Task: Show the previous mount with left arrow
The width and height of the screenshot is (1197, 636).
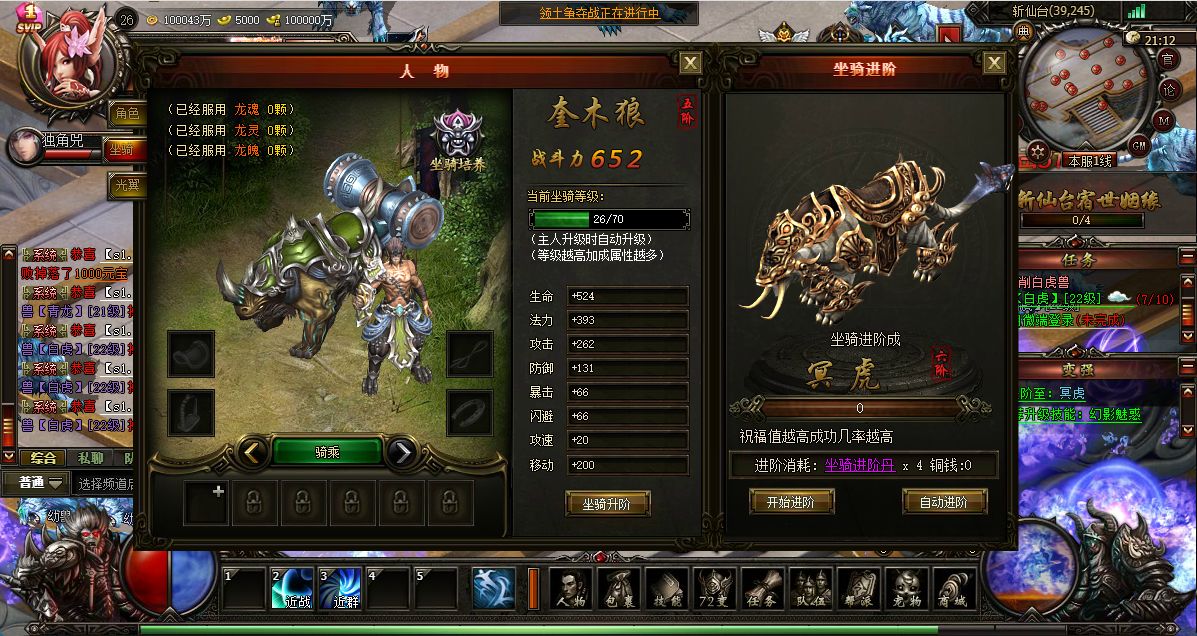Action: (x=255, y=453)
